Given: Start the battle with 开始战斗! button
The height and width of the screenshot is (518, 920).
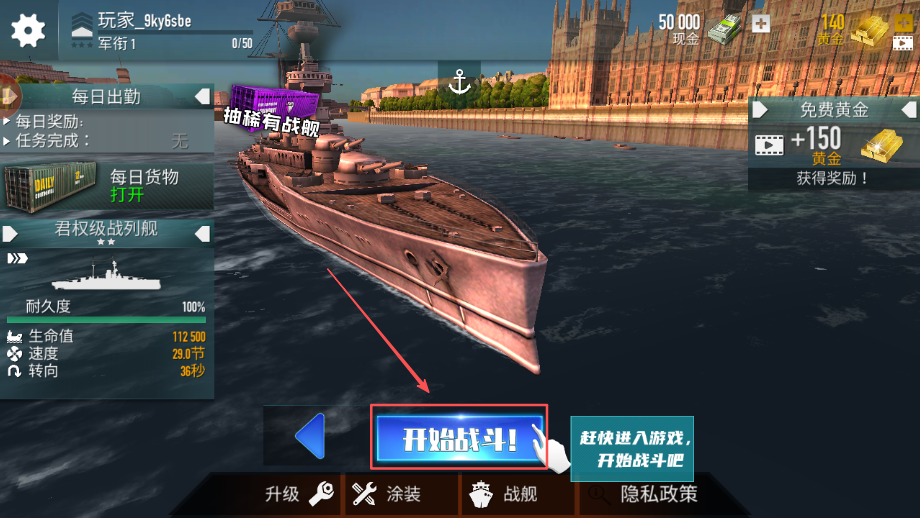Looking at the screenshot, I should 459,438.
